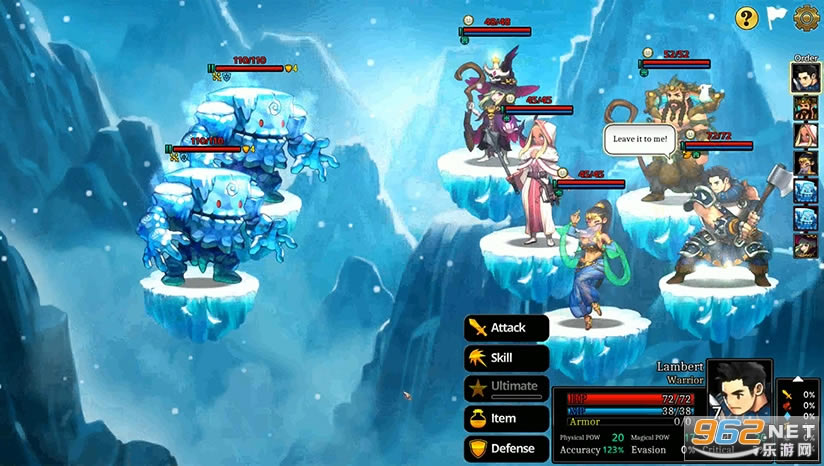Screen dimensions: 824x466
Task: Choose the Attack command
Action: pos(507,328)
